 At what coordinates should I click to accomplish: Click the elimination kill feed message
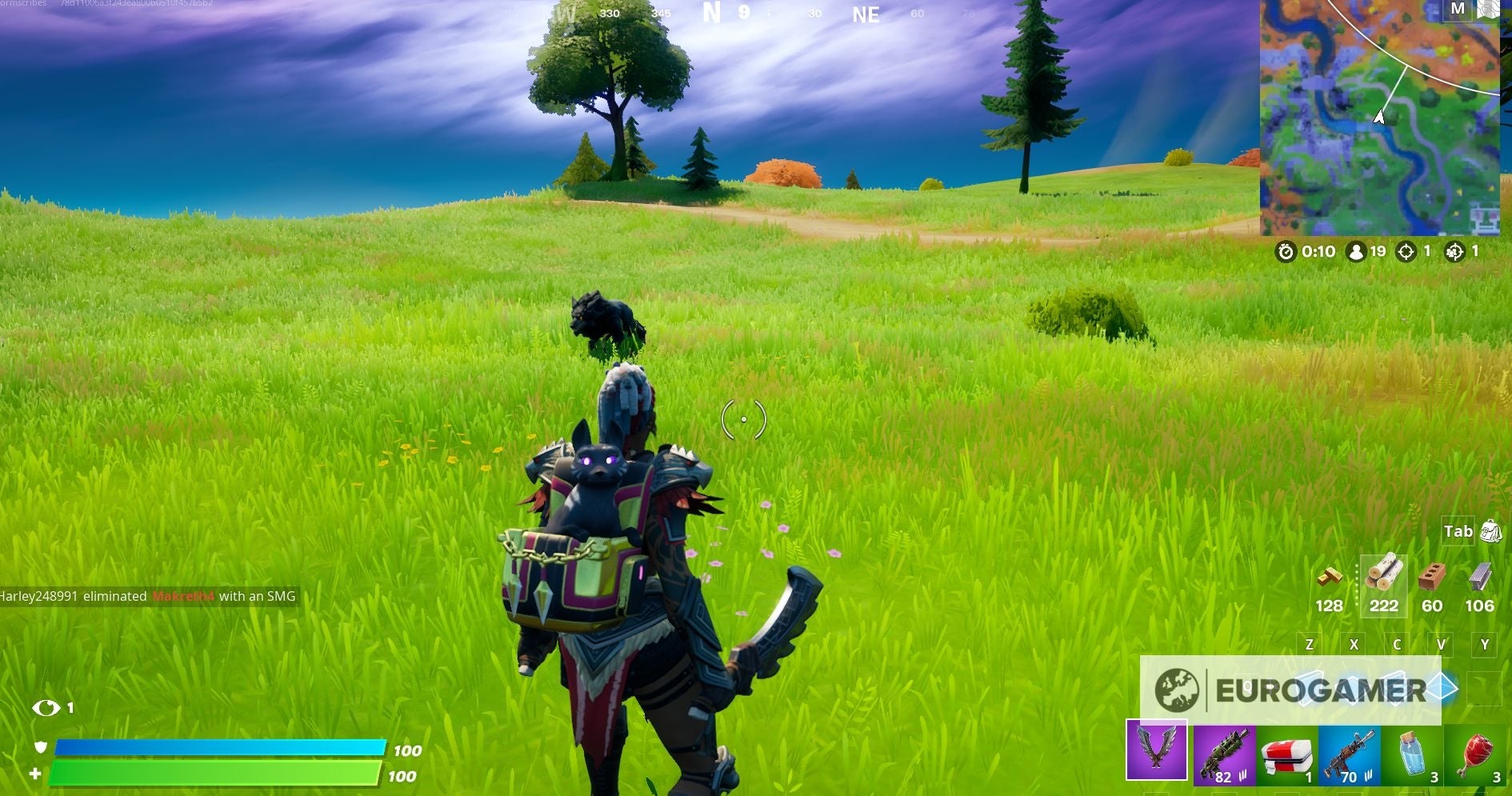tap(148, 597)
